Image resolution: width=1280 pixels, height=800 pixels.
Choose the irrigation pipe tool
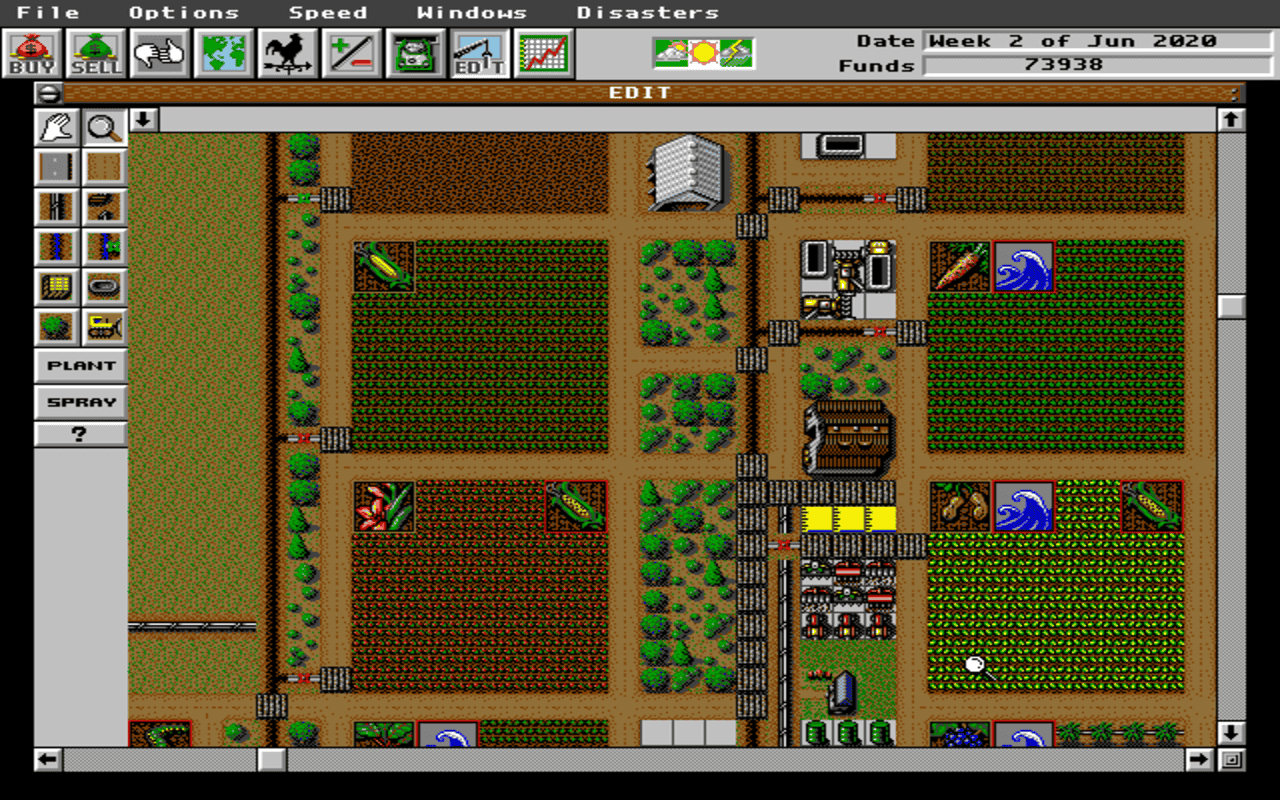click(56, 246)
